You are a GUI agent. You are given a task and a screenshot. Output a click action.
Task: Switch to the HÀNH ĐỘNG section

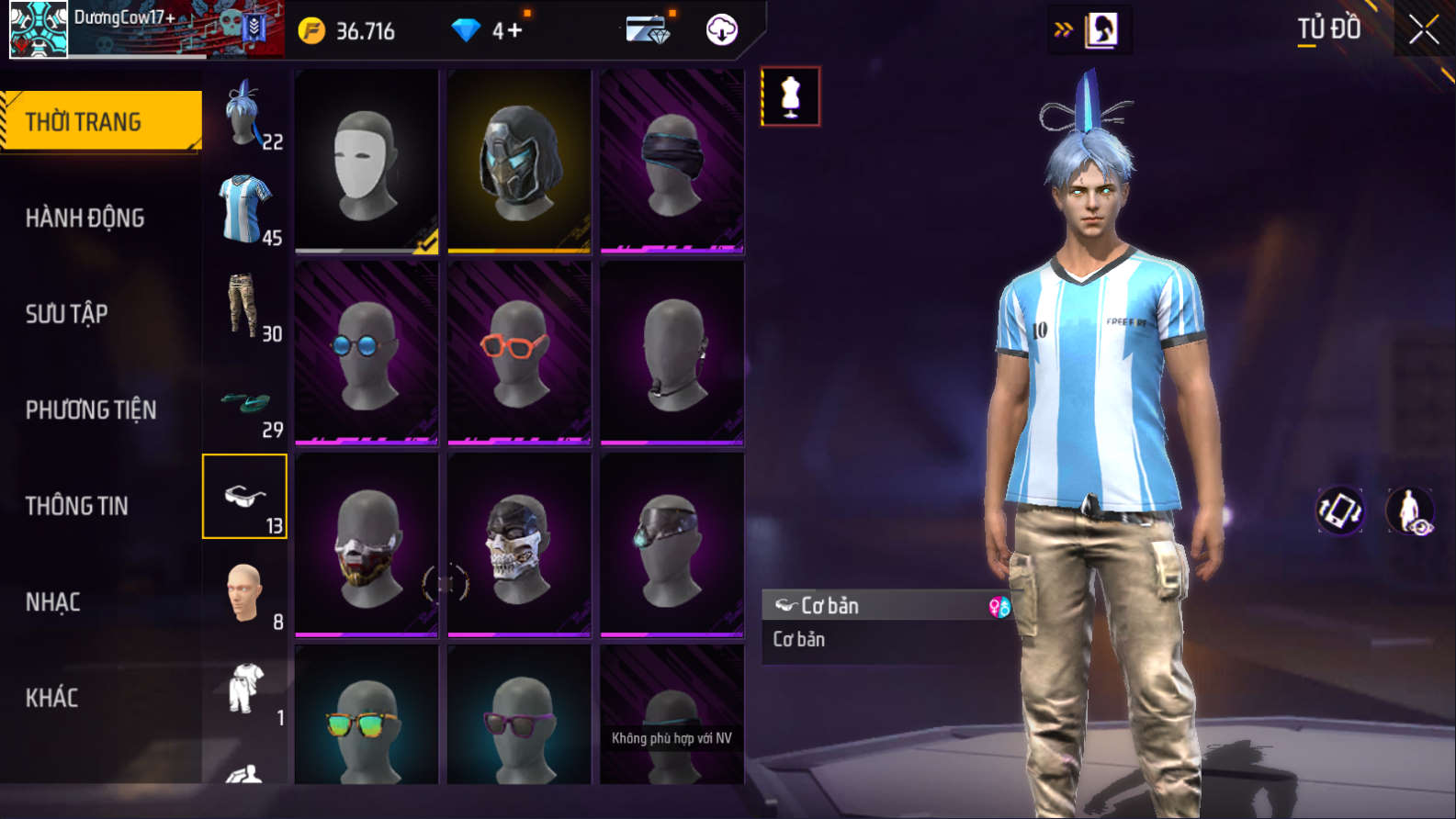pos(85,218)
